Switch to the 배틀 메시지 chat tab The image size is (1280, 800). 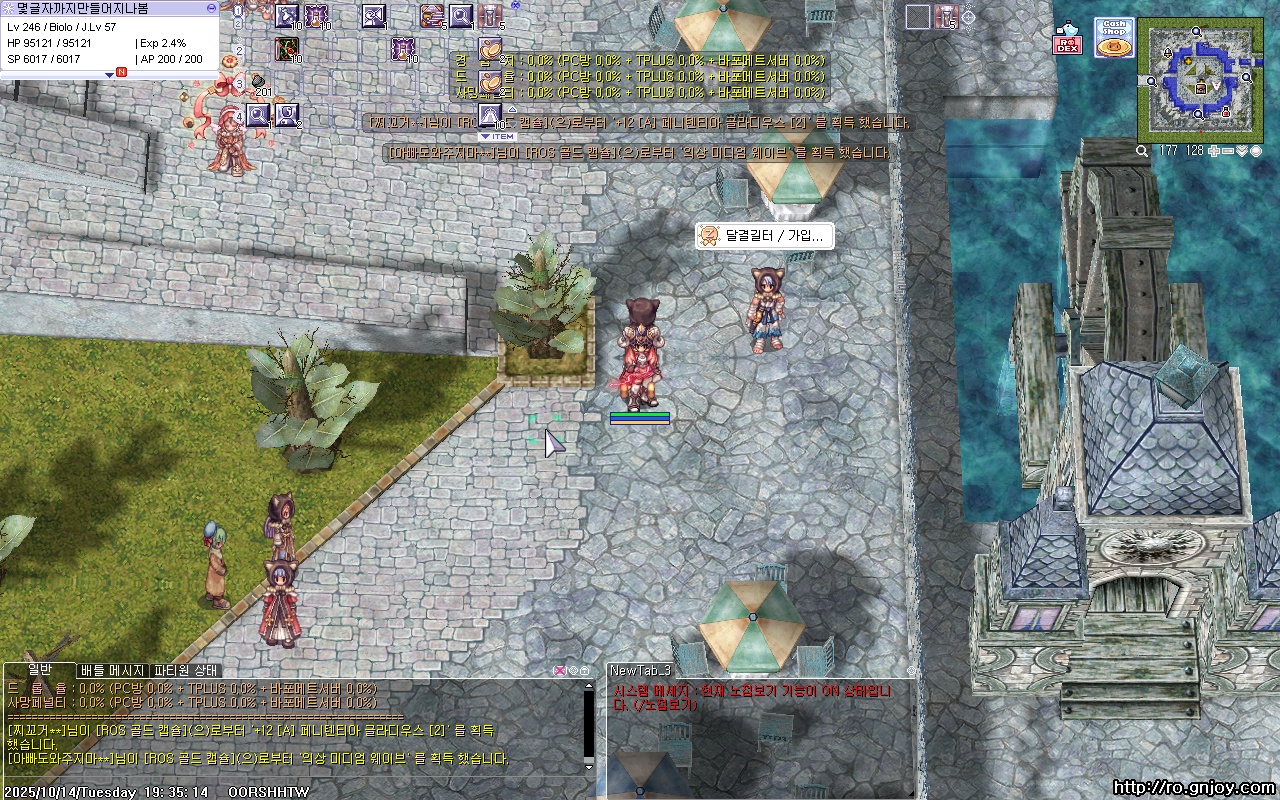[x=113, y=670]
